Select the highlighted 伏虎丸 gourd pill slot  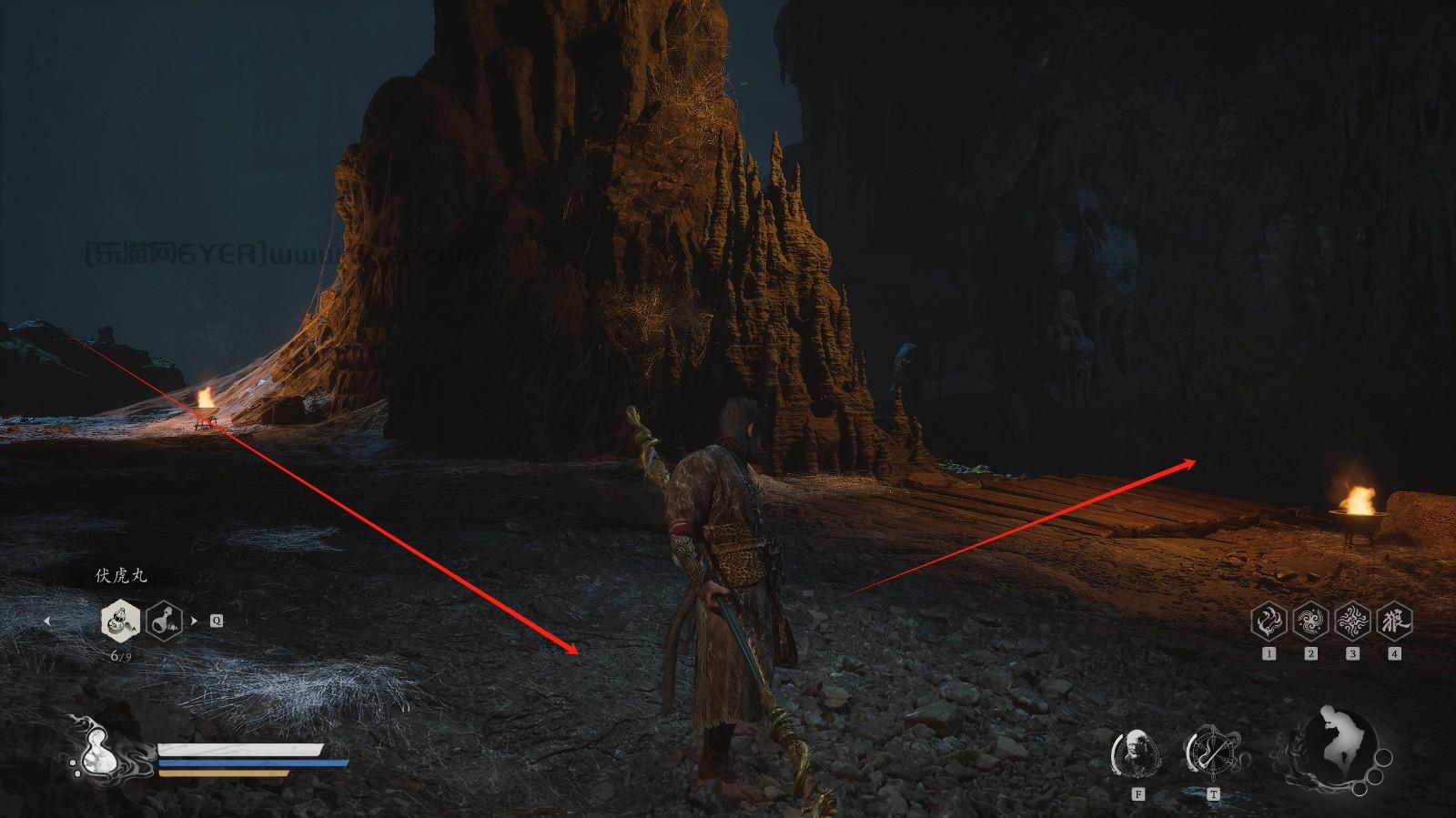(x=120, y=621)
